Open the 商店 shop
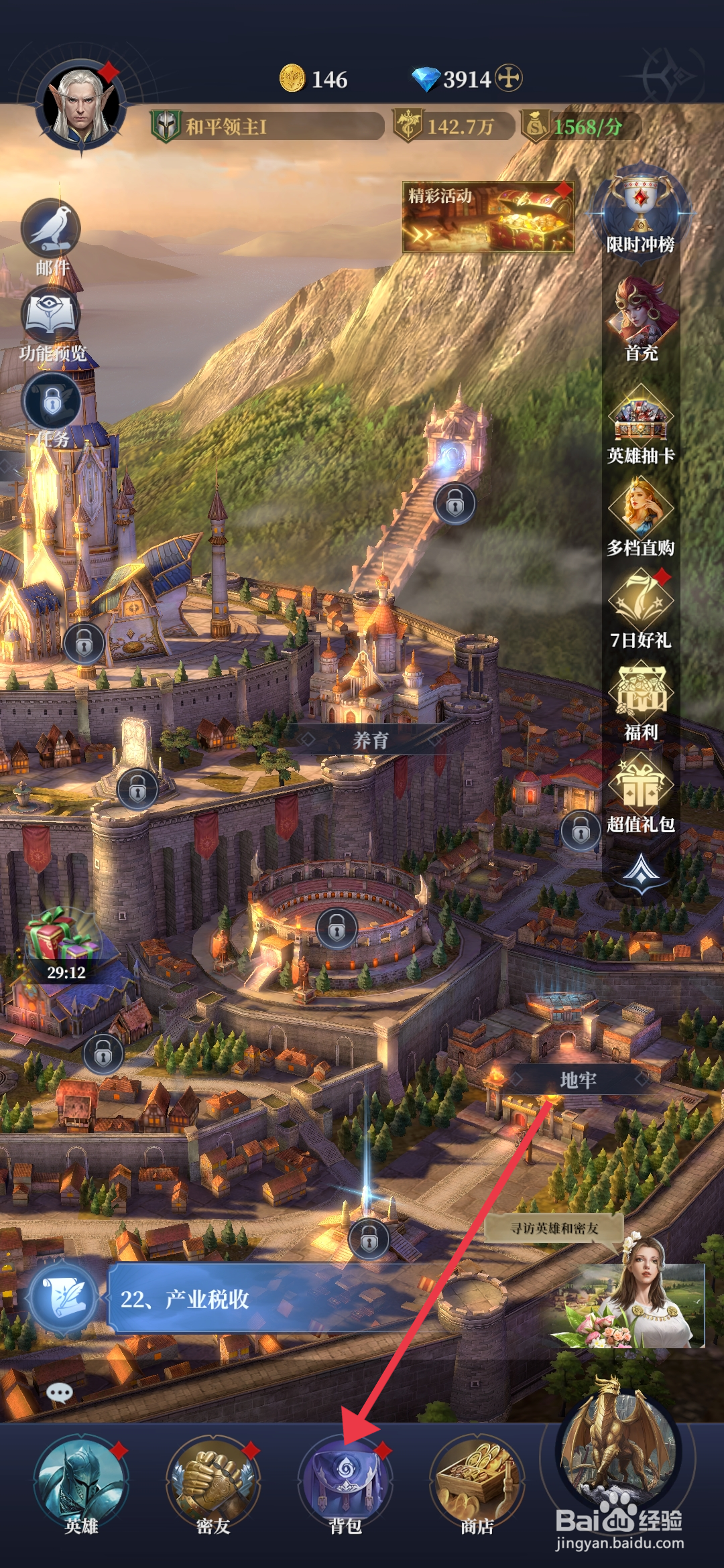This screenshot has height=1568, width=724. tap(477, 1482)
